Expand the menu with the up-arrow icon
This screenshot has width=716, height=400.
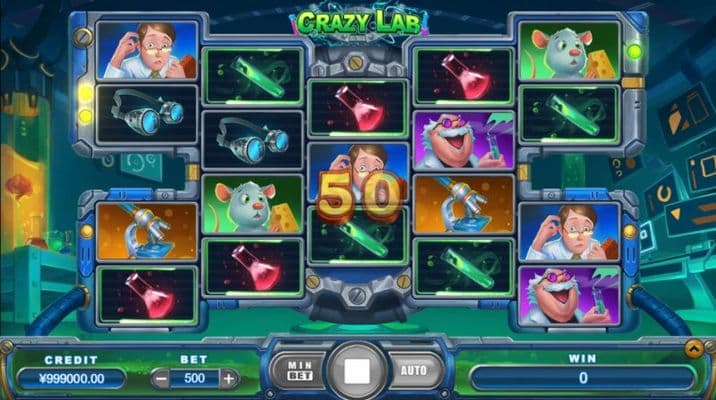(x=695, y=347)
